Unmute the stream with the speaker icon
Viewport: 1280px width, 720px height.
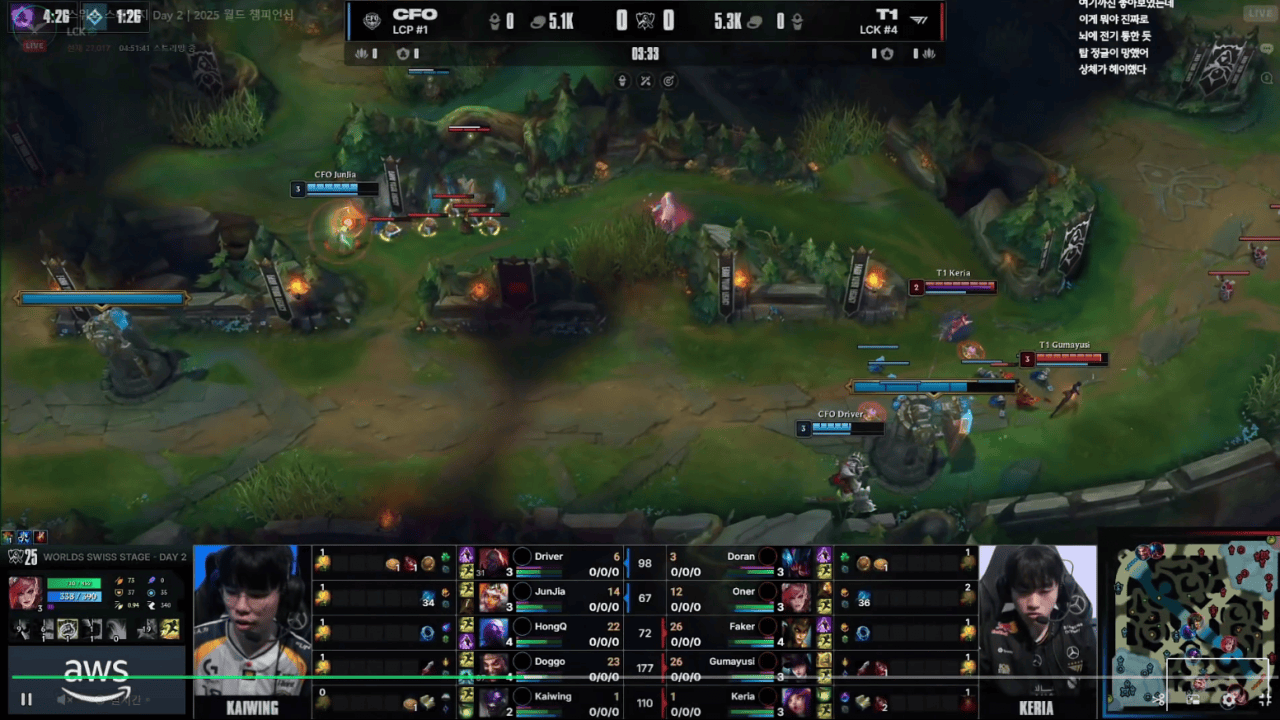tap(62, 700)
